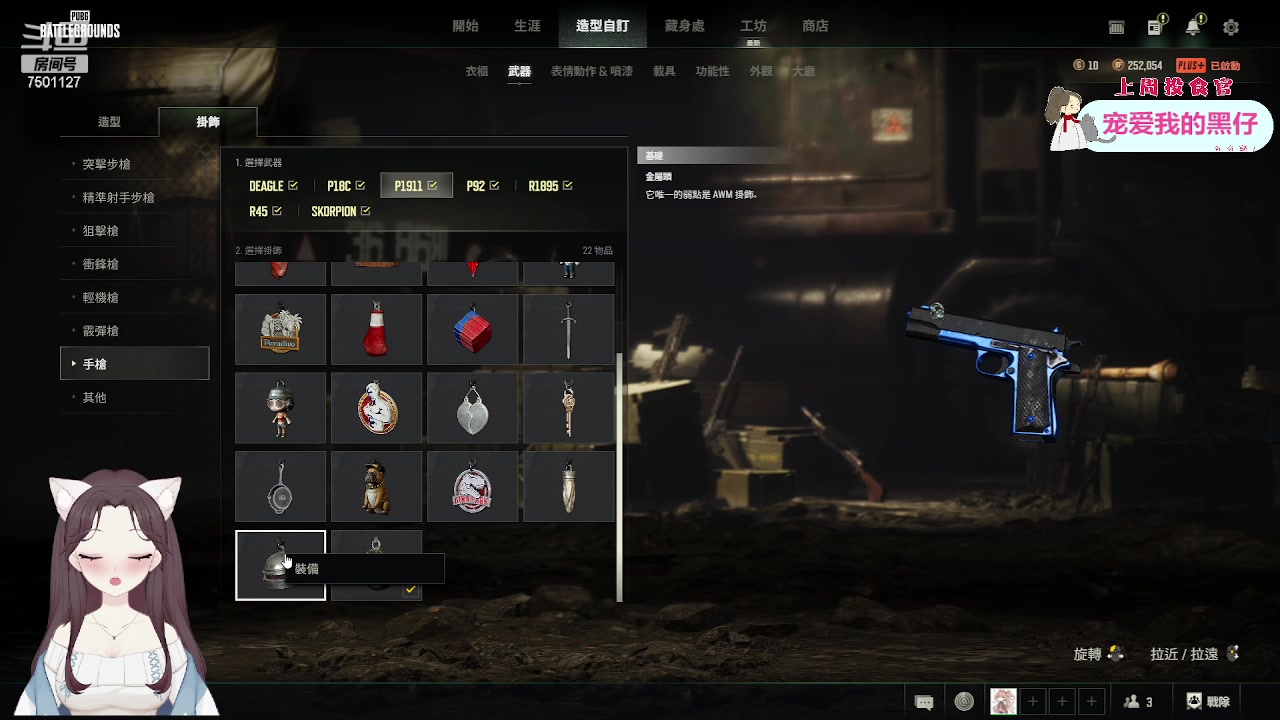Equip the red boxing glove charm
This screenshot has height=720, width=1280.
point(376,329)
